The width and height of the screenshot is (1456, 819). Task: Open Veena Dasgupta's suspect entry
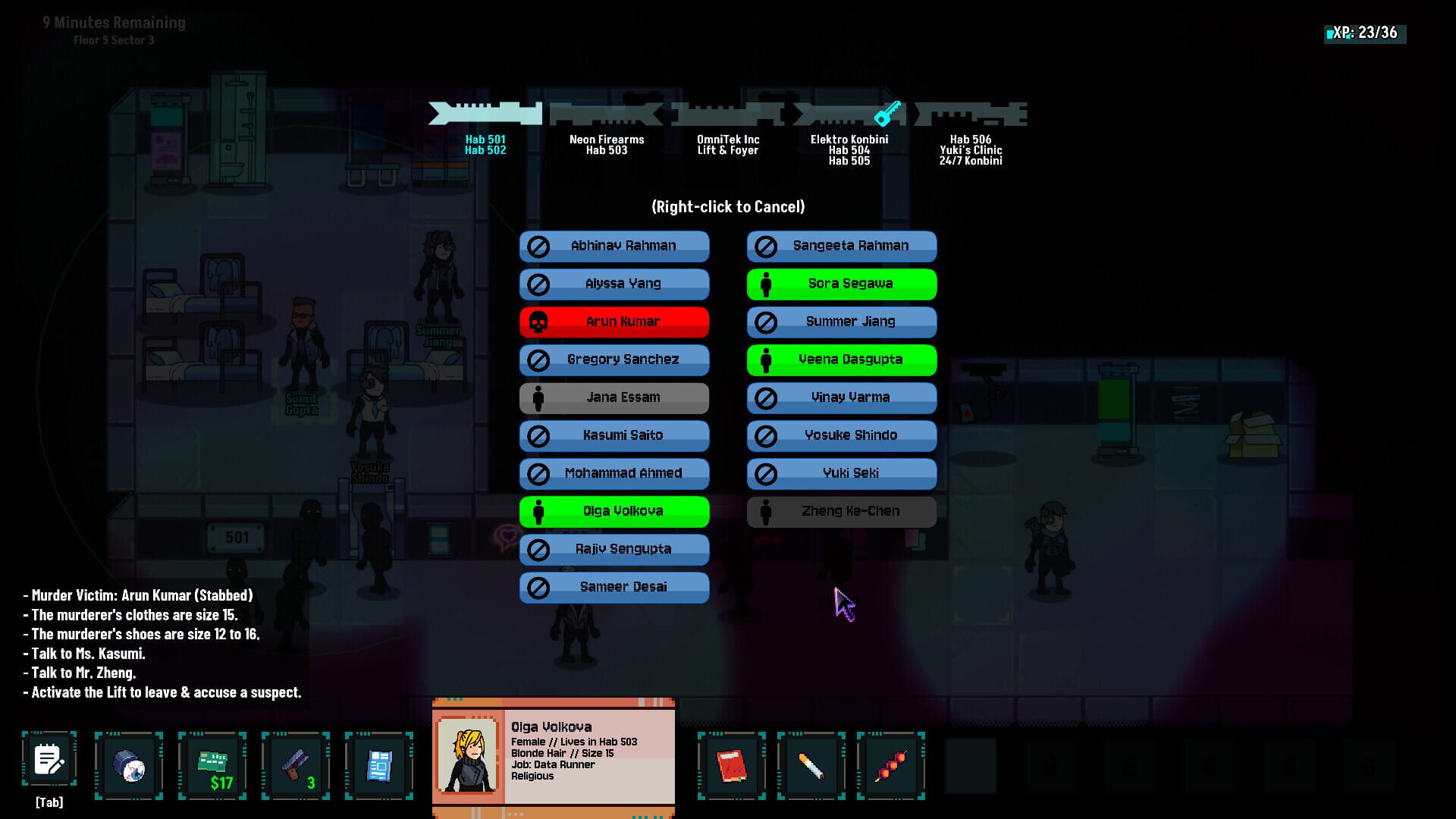click(841, 359)
